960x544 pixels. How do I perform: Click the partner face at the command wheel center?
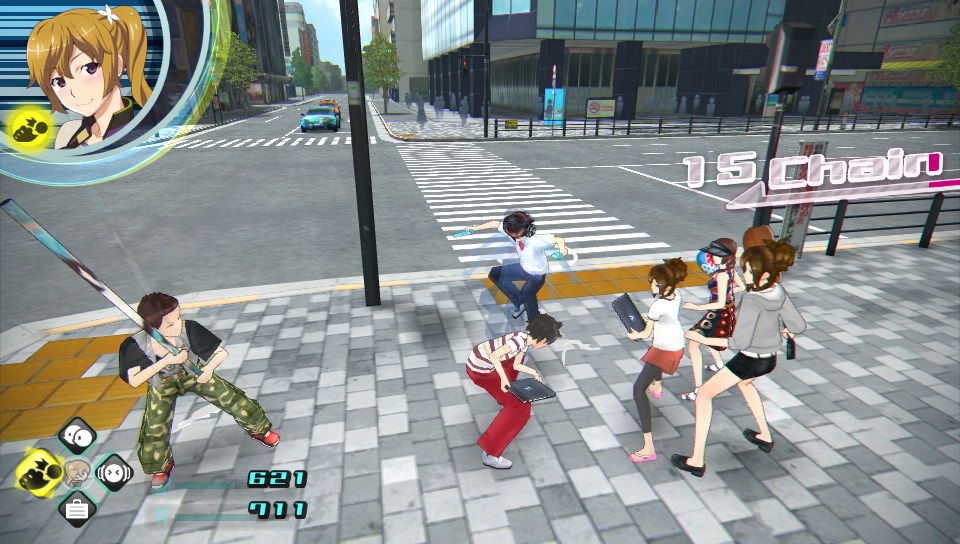(77, 472)
